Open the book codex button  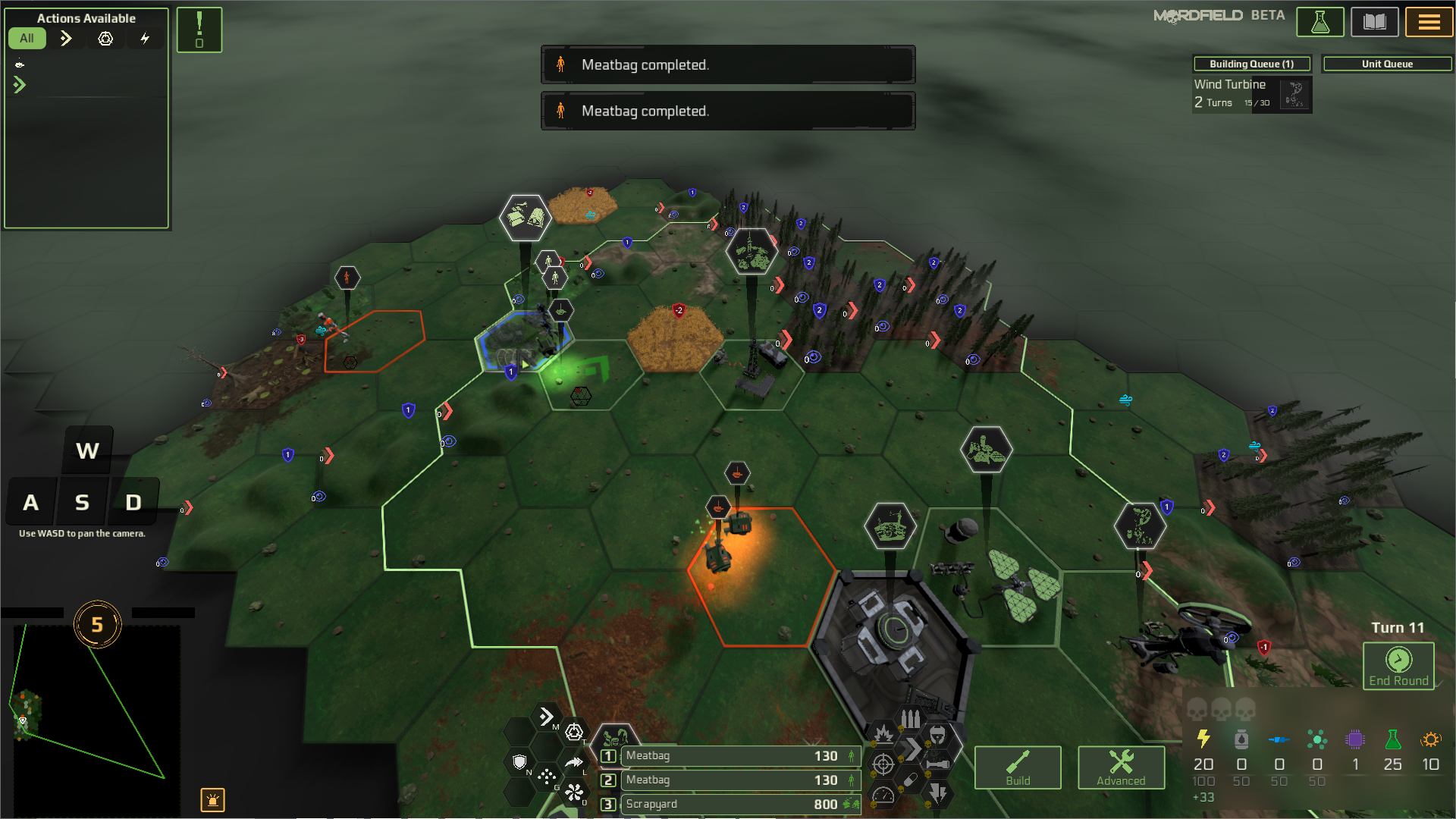[x=1374, y=22]
